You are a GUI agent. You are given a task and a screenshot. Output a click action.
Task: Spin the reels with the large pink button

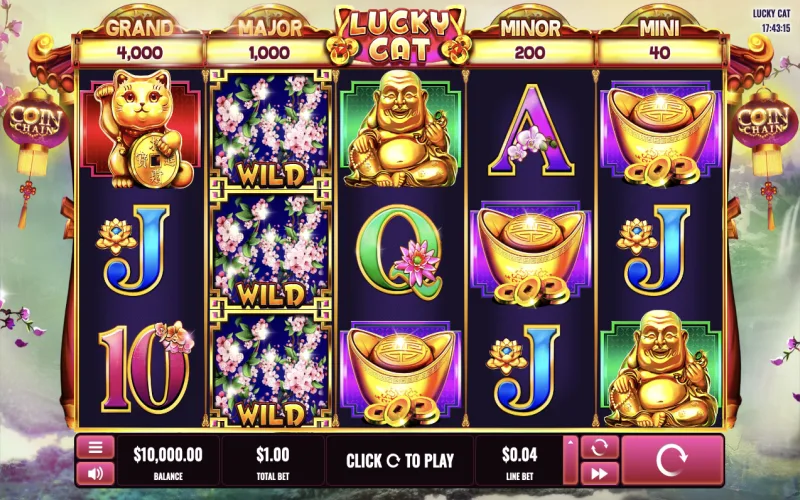(673, 460)
